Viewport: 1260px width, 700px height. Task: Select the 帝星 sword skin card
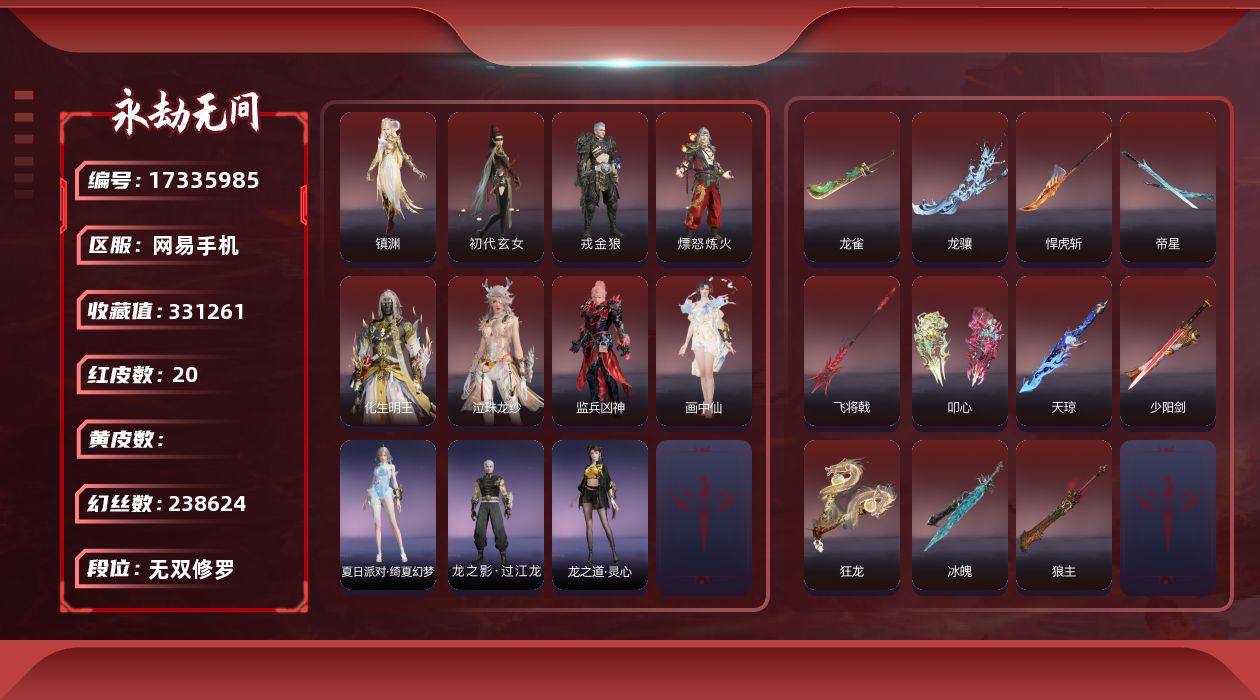[1168, 186]
